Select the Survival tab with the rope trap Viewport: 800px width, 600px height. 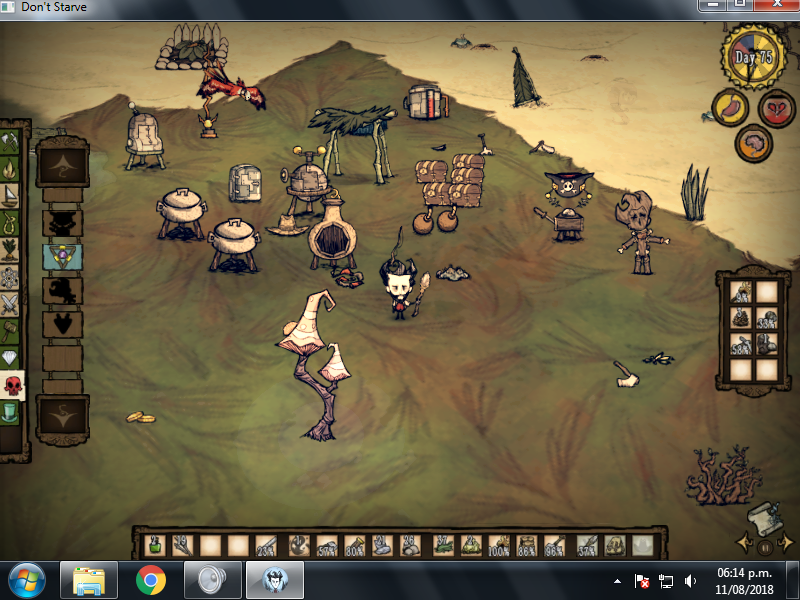[9, 221]
